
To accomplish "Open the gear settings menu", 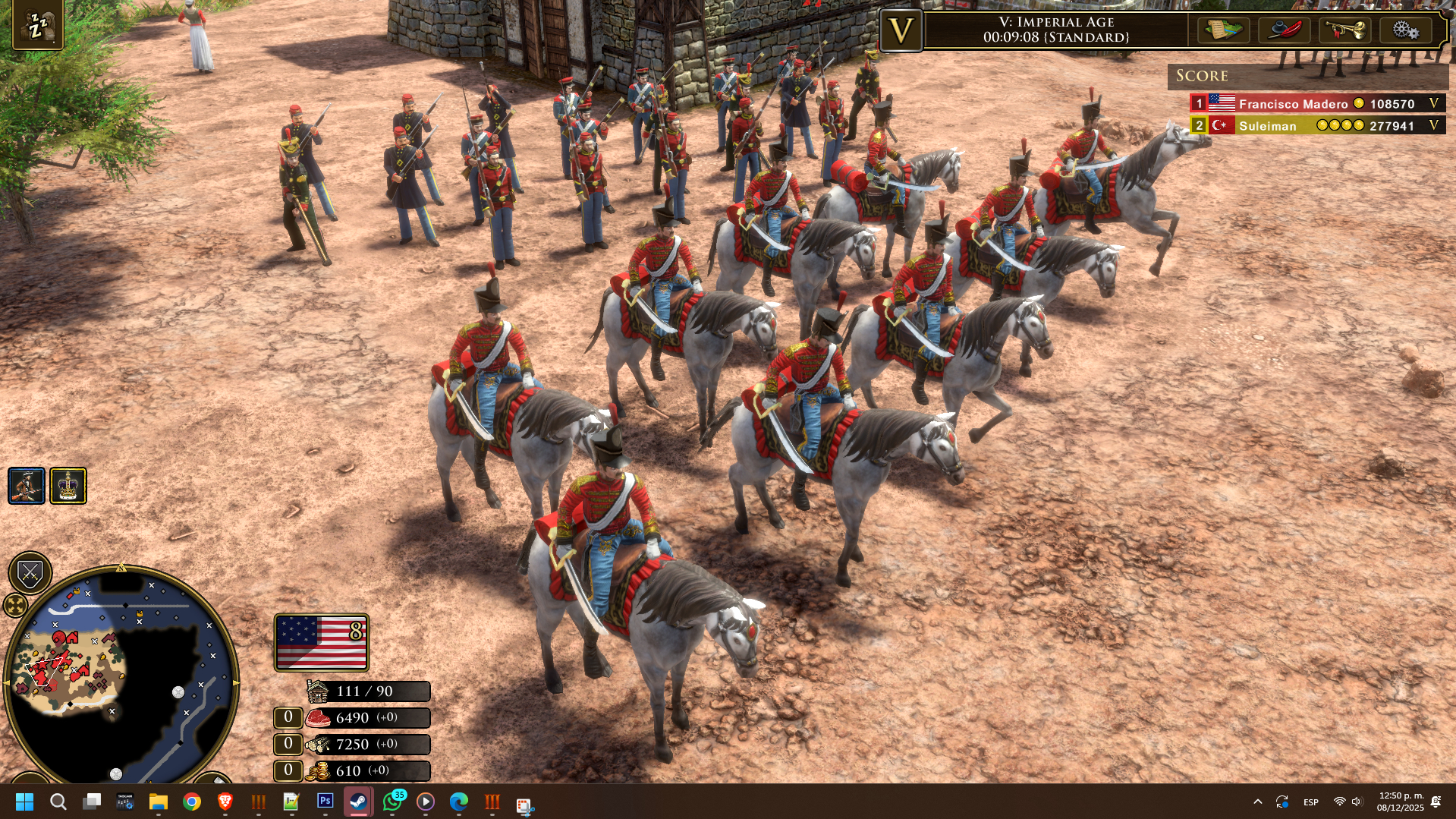I will (x=1405, y=30).
